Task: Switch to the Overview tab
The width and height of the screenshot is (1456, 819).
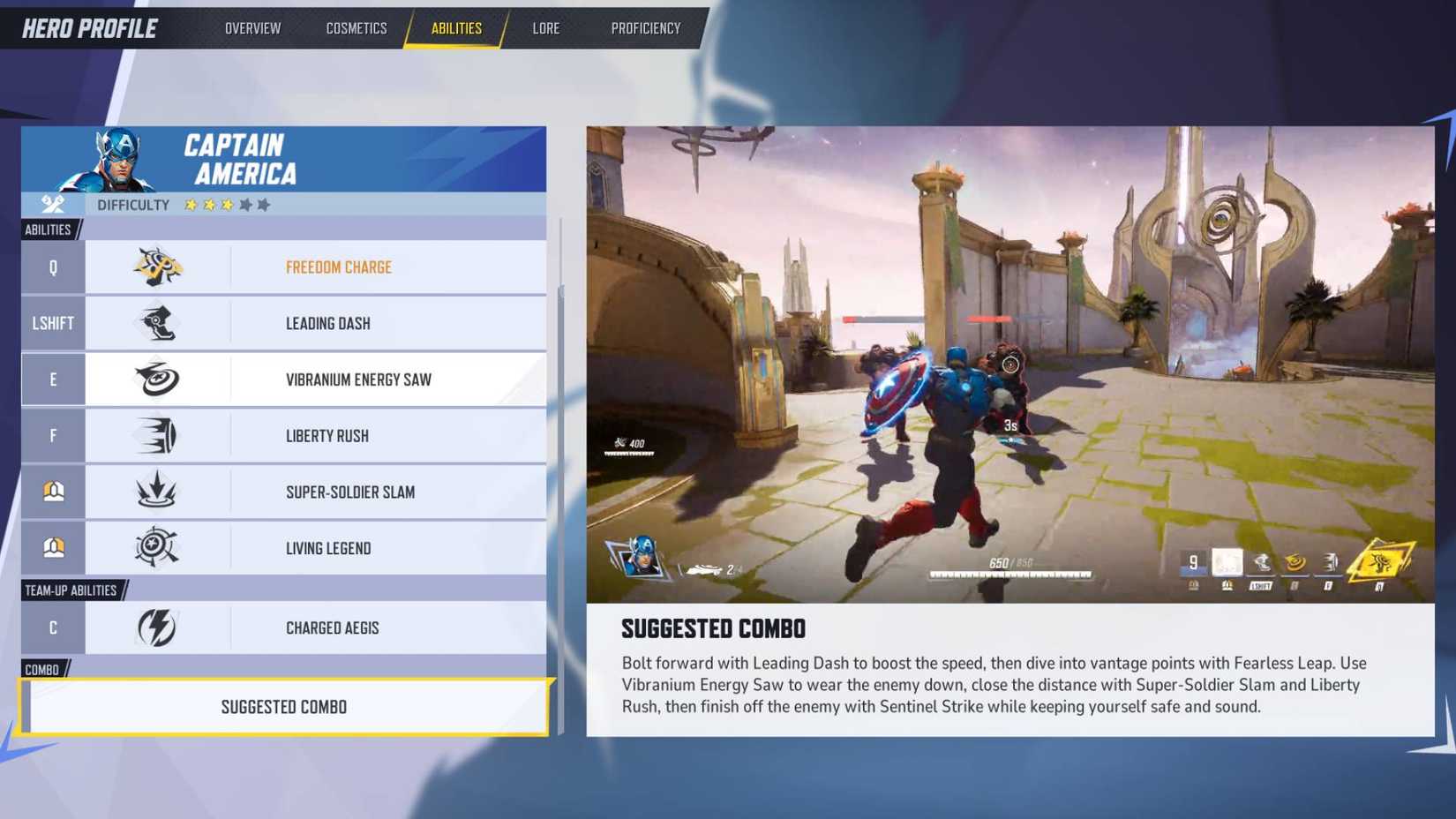Action: (x=252, y=27)
